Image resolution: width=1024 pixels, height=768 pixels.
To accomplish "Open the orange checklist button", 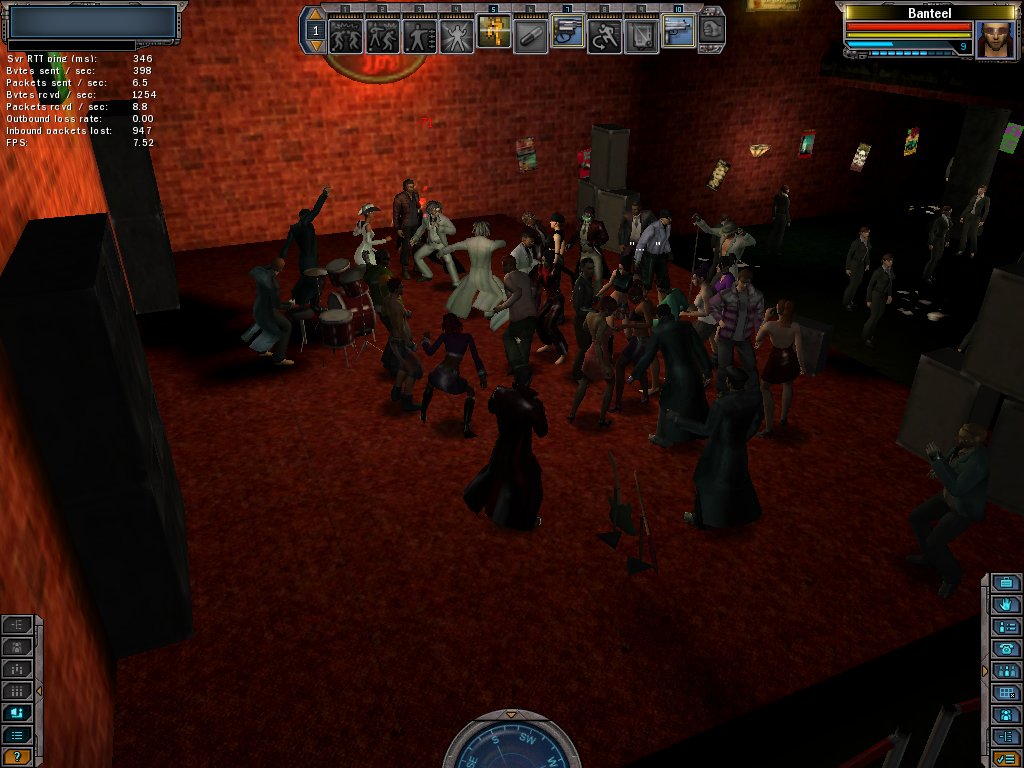I will 1006,758.
